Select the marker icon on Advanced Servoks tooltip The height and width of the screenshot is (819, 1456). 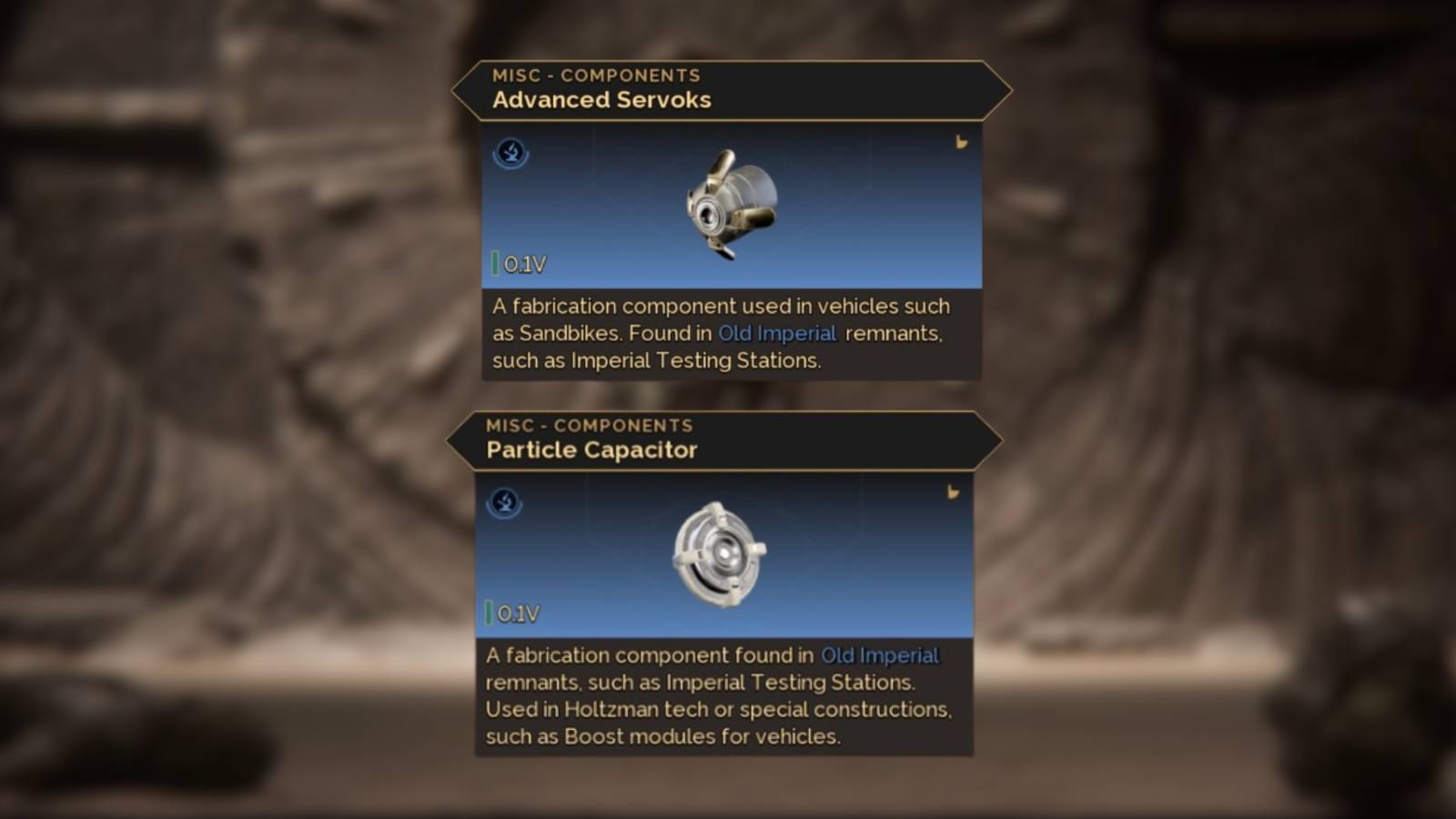(962, 144)
